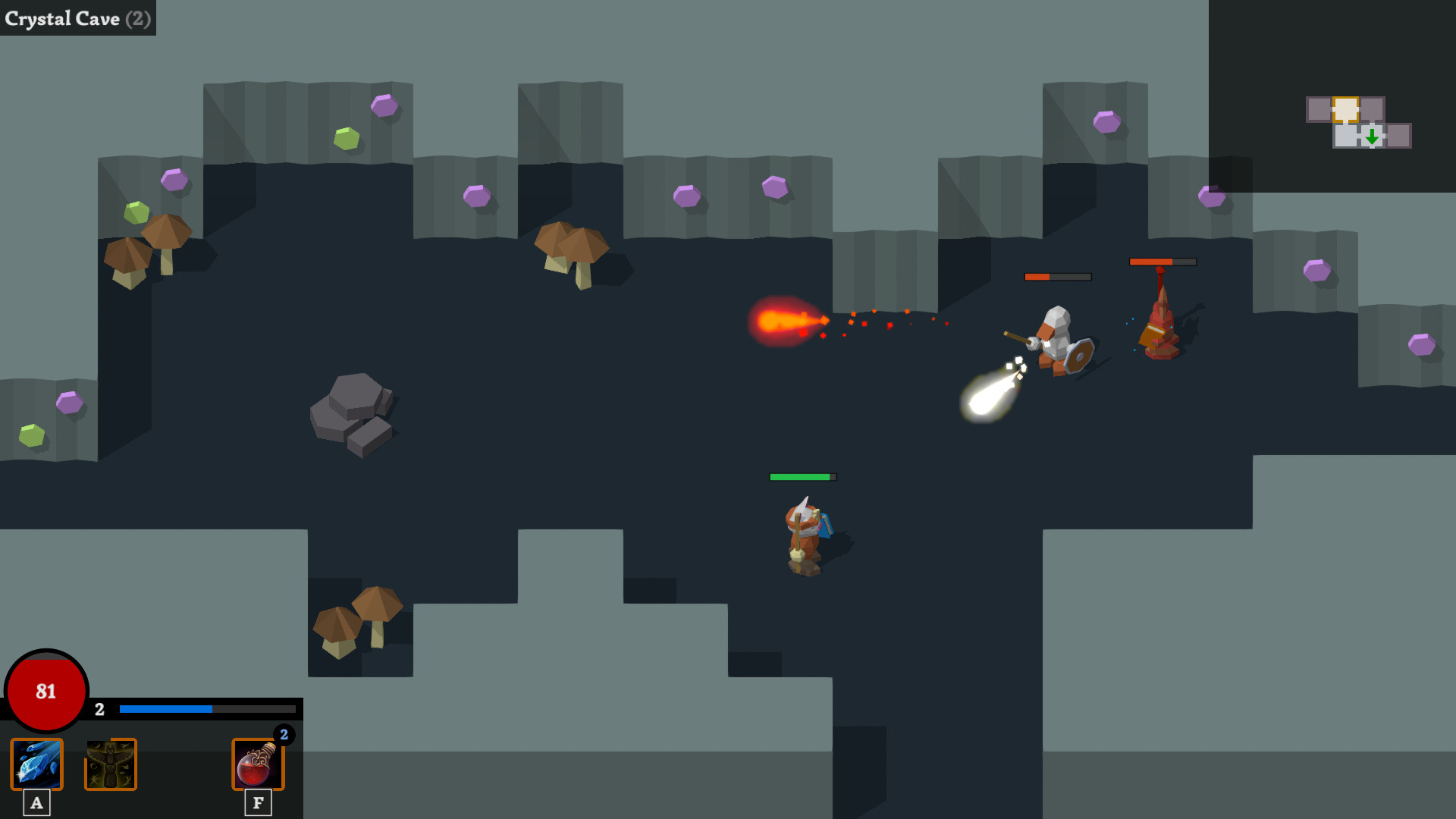Click the red totem enemy's boss health bar

[1163, 262]
